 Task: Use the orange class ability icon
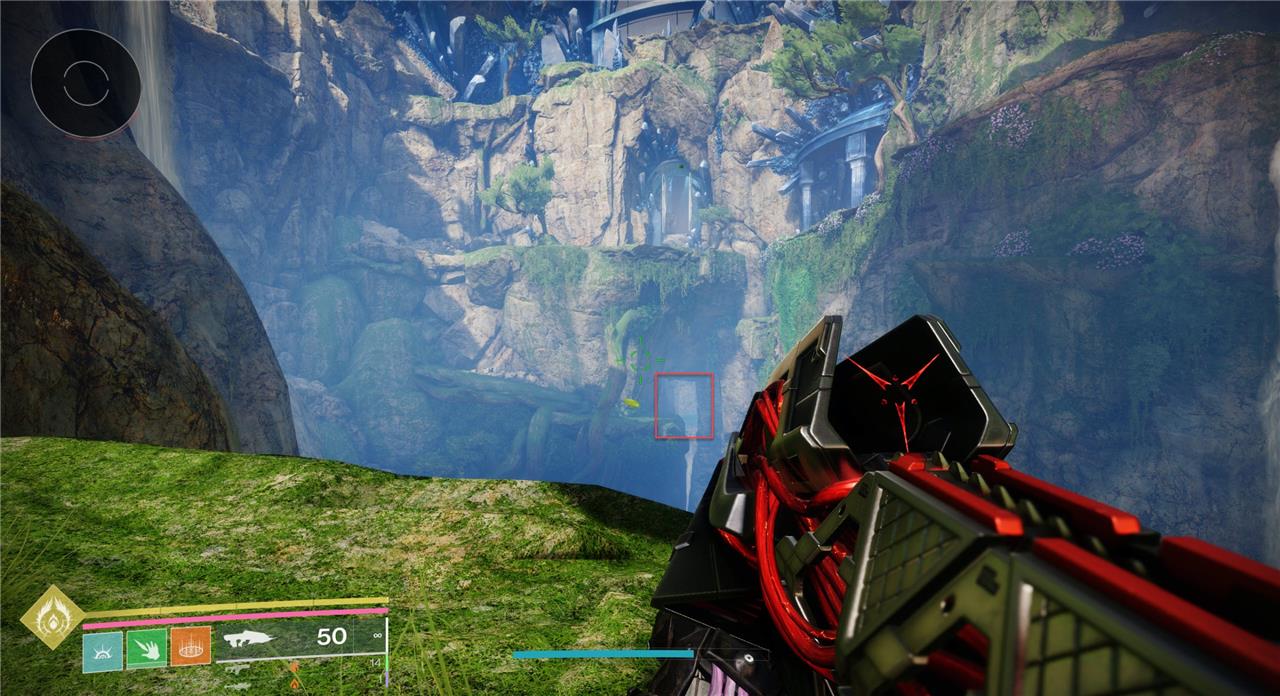coord(190,648)
